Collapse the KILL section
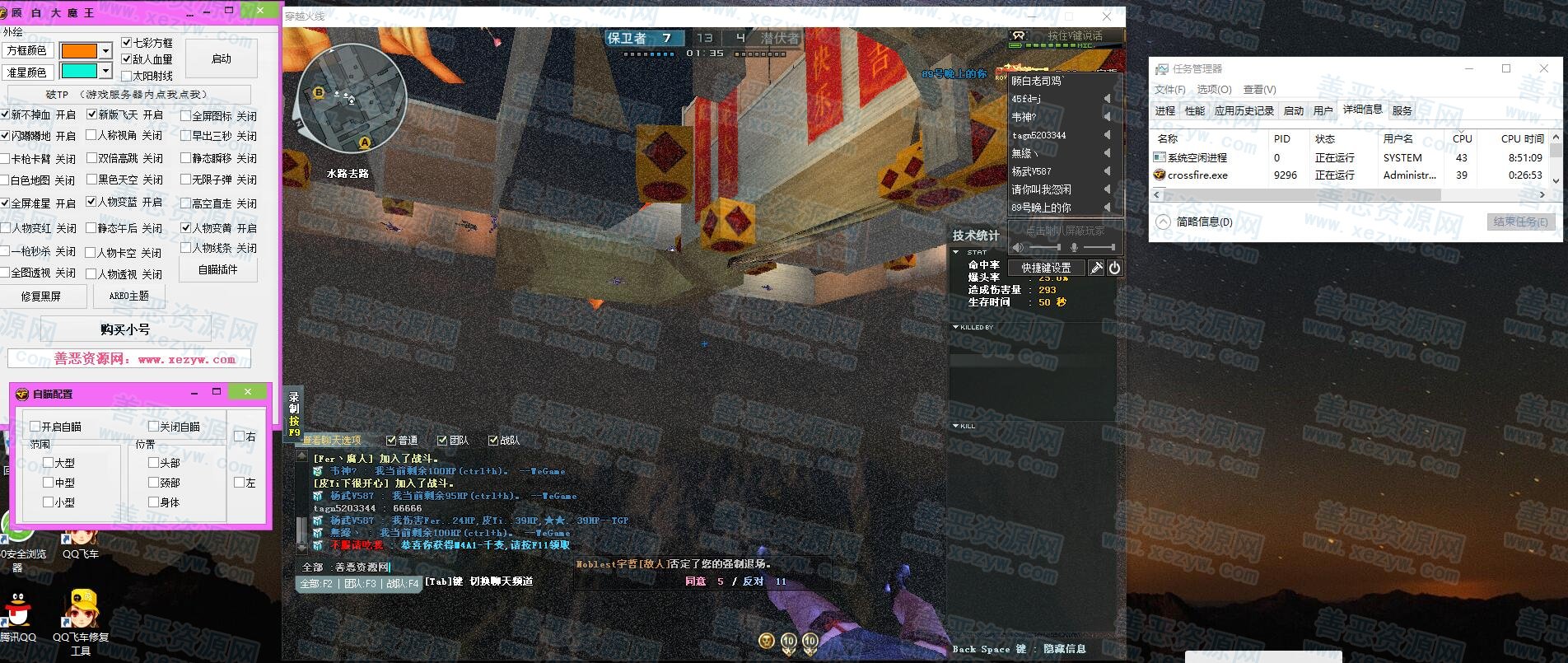 (955, 426)
